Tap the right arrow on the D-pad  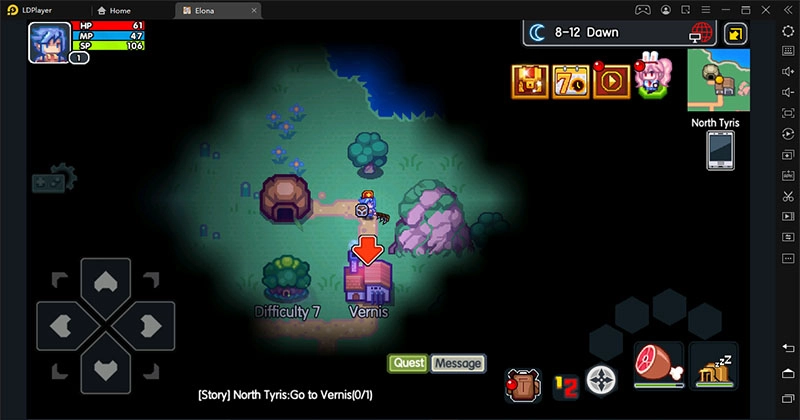click(146, 325)
